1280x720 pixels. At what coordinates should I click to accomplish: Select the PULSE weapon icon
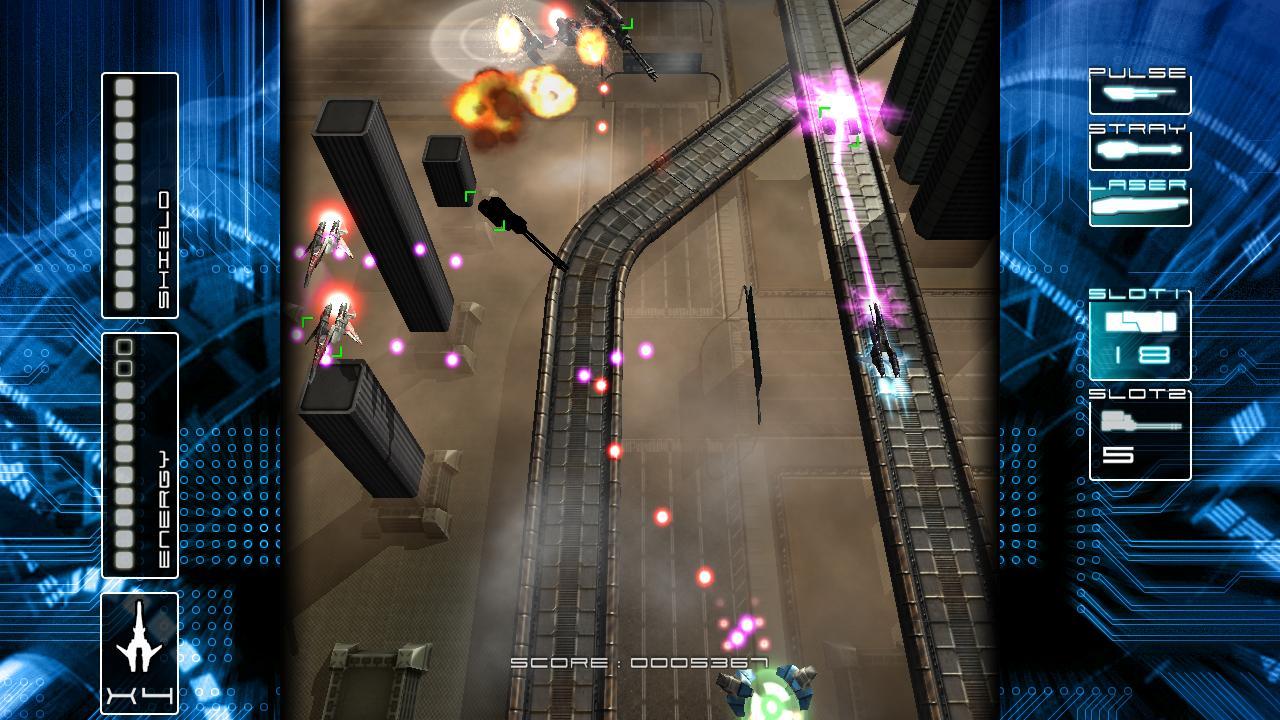coord(1140,93)
